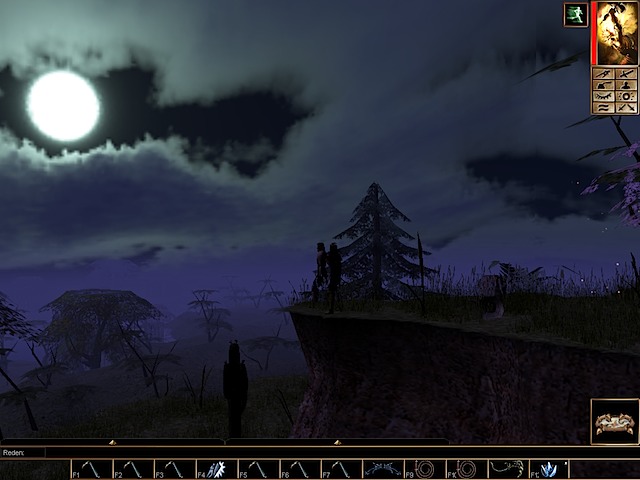Toggle the green running figure mode icon
The width and height of the screenshot is (640, 480).
coord(575,16)
